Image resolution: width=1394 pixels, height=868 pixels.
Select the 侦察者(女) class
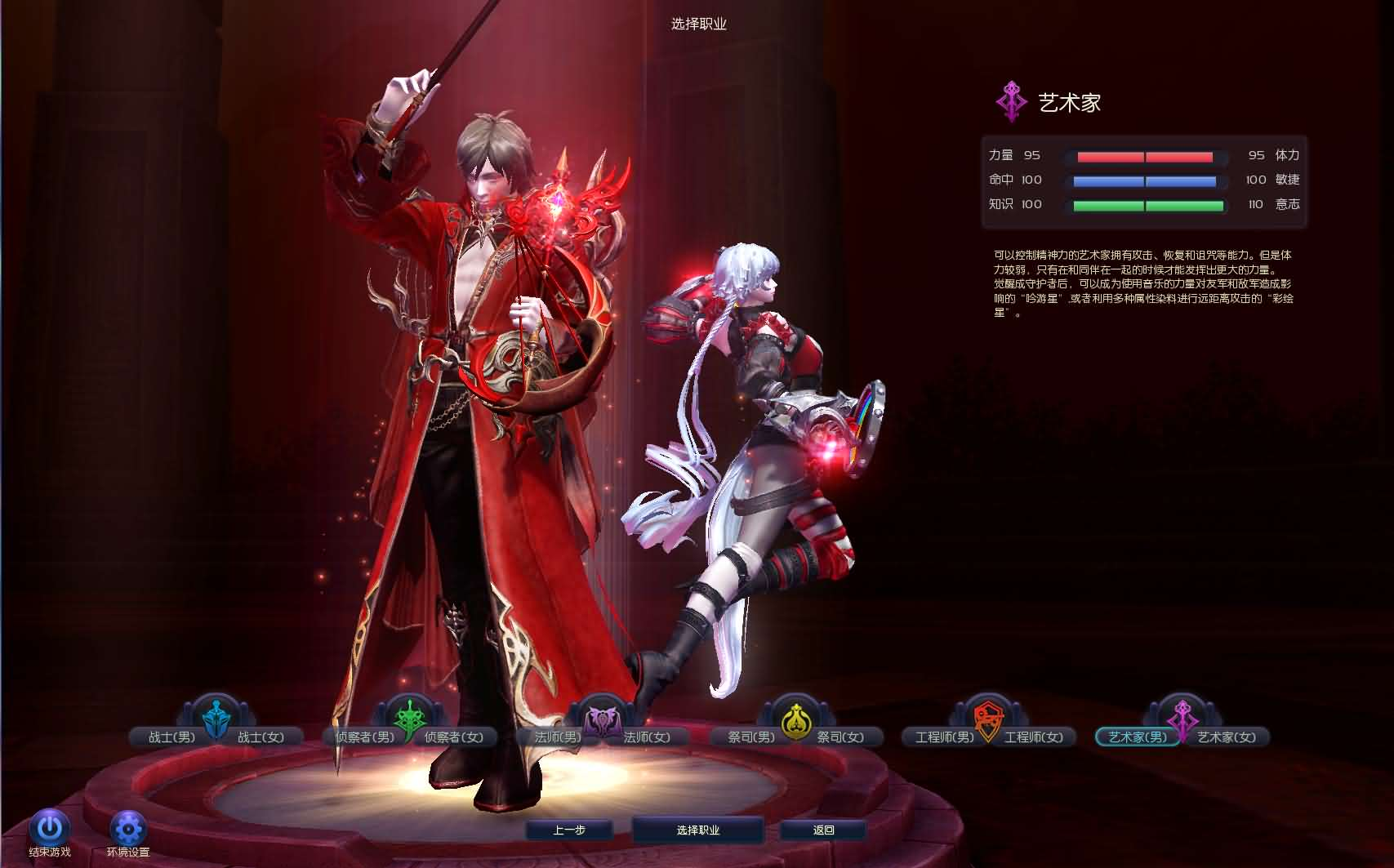(454, 737)
